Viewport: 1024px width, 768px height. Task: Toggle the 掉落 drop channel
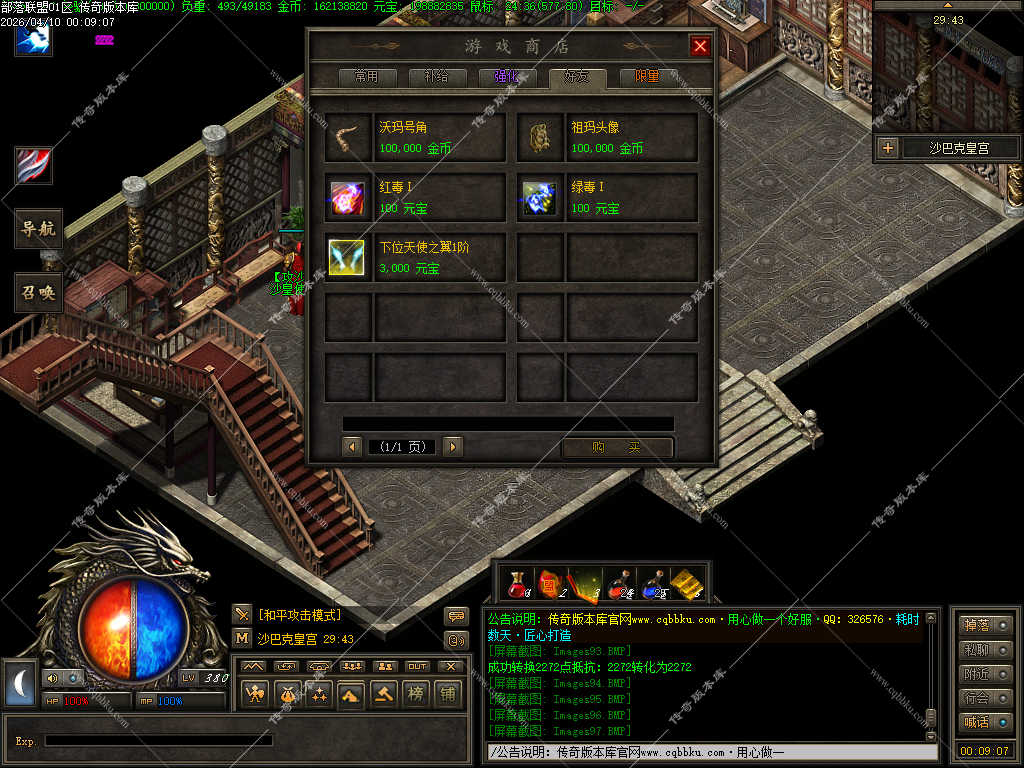click(x=985, y=626)
